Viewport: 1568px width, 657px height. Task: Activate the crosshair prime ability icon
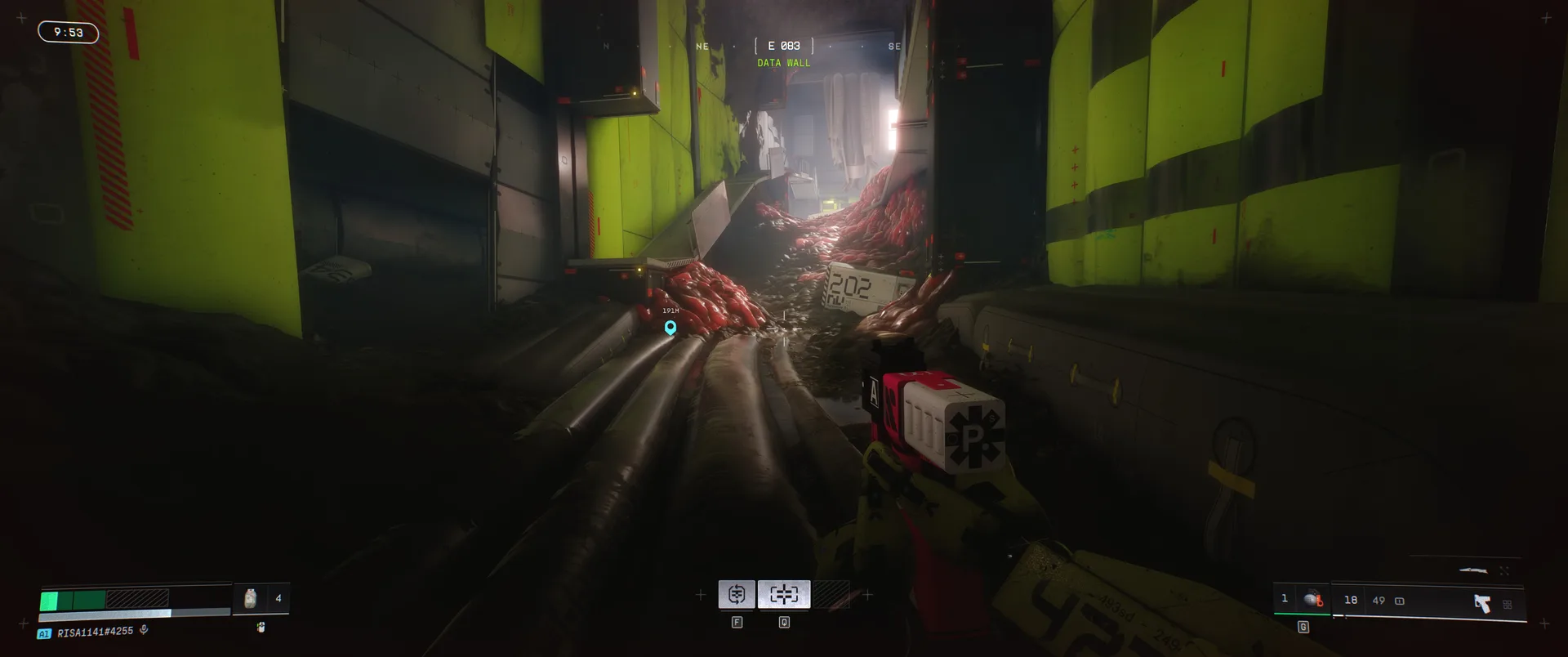784,594
